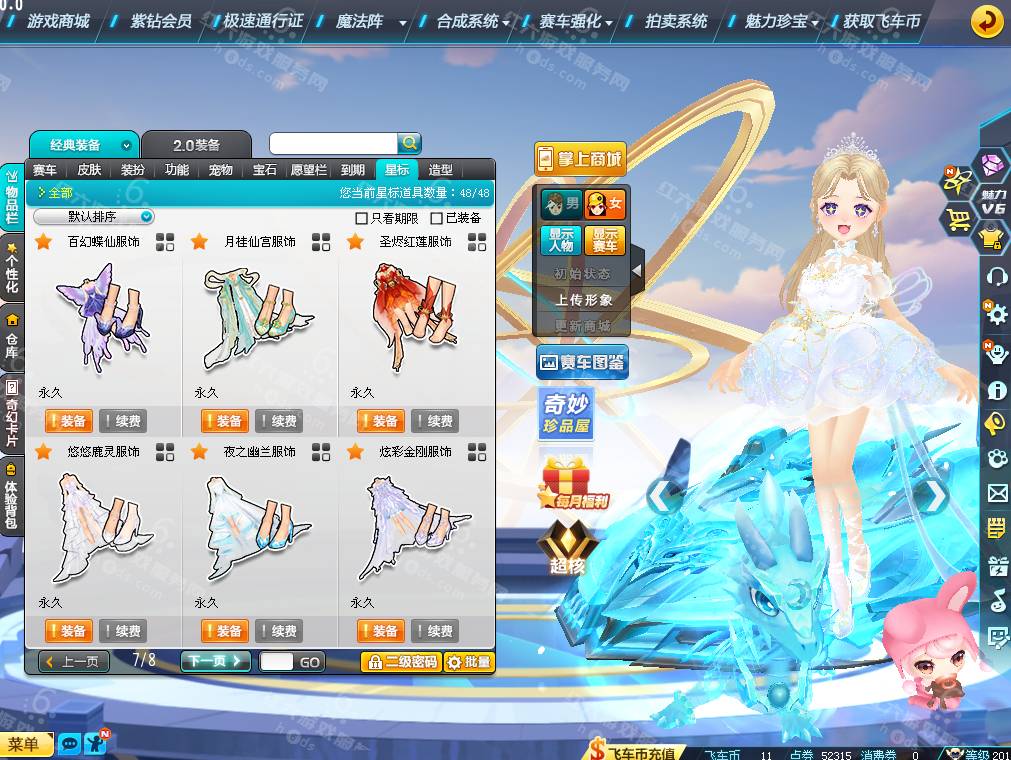Select the 宠物 category tab
Viewport: 1011px width, 760px height.
220,170
